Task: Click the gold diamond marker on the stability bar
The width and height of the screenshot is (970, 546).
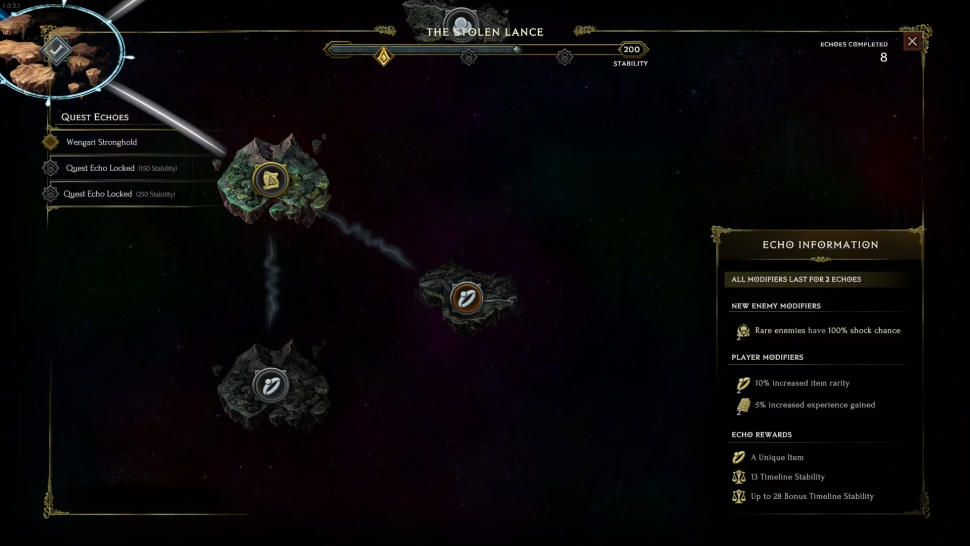Action: pos(382,55)
